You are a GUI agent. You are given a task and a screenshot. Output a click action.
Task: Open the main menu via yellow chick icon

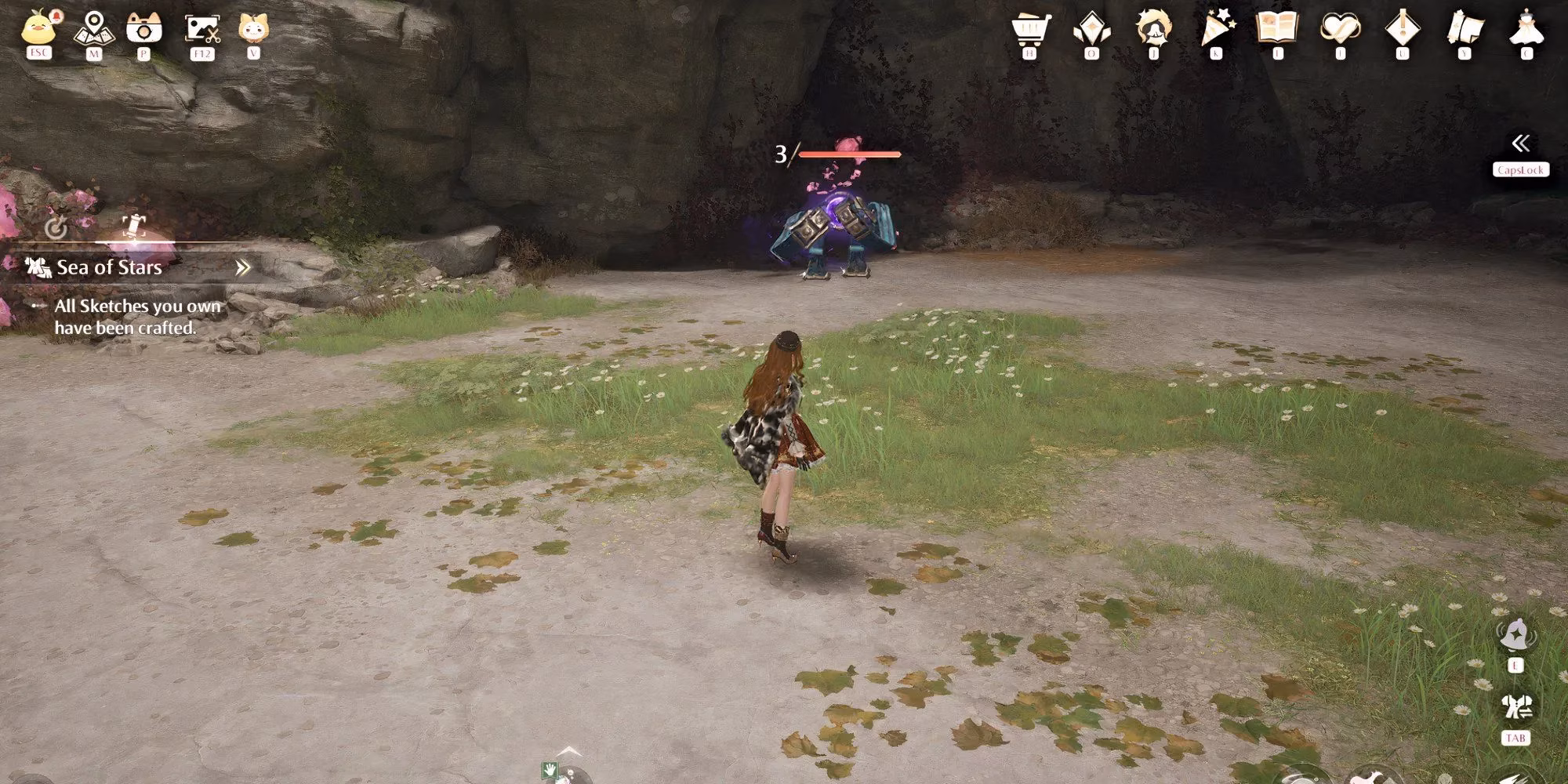[38, 28]
